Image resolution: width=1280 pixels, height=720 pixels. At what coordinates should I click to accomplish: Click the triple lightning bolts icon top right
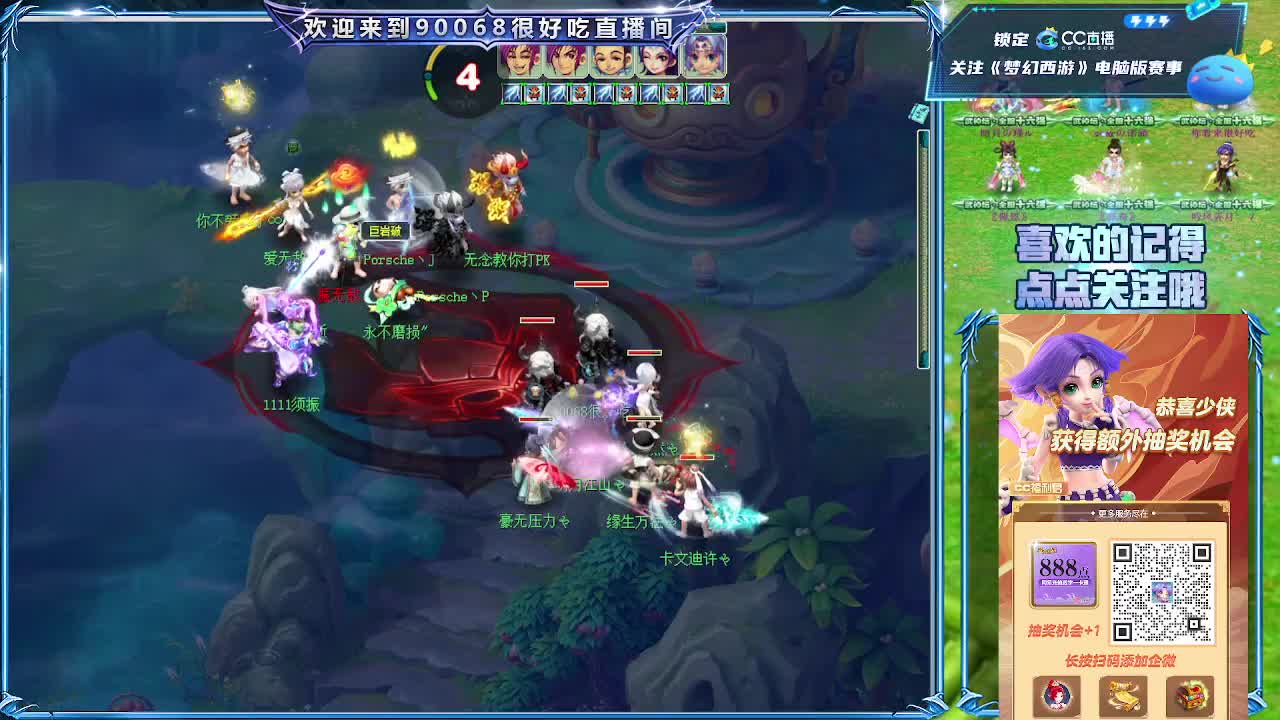(1148, 21)
